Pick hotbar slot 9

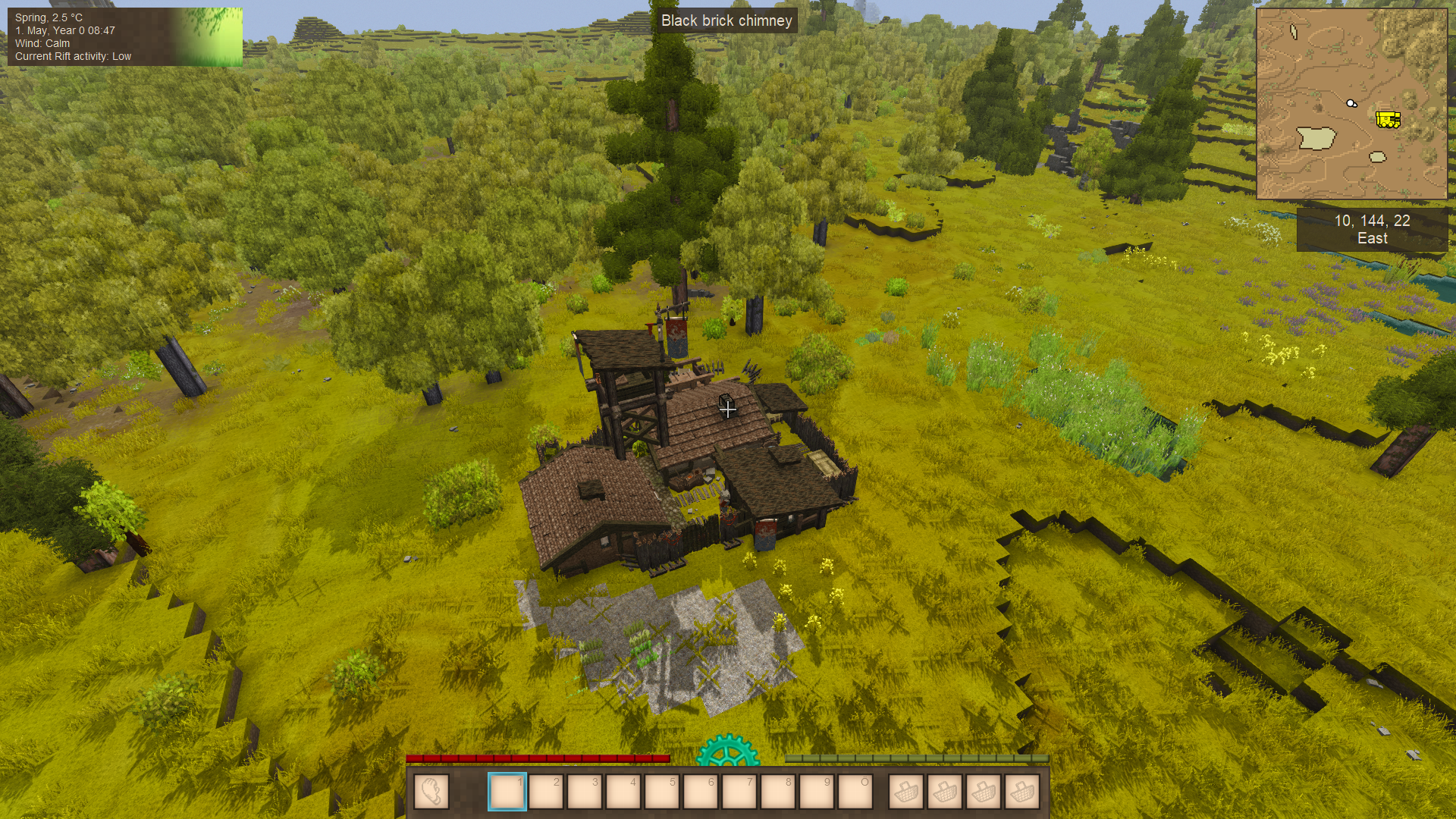(x=817, y=792)
